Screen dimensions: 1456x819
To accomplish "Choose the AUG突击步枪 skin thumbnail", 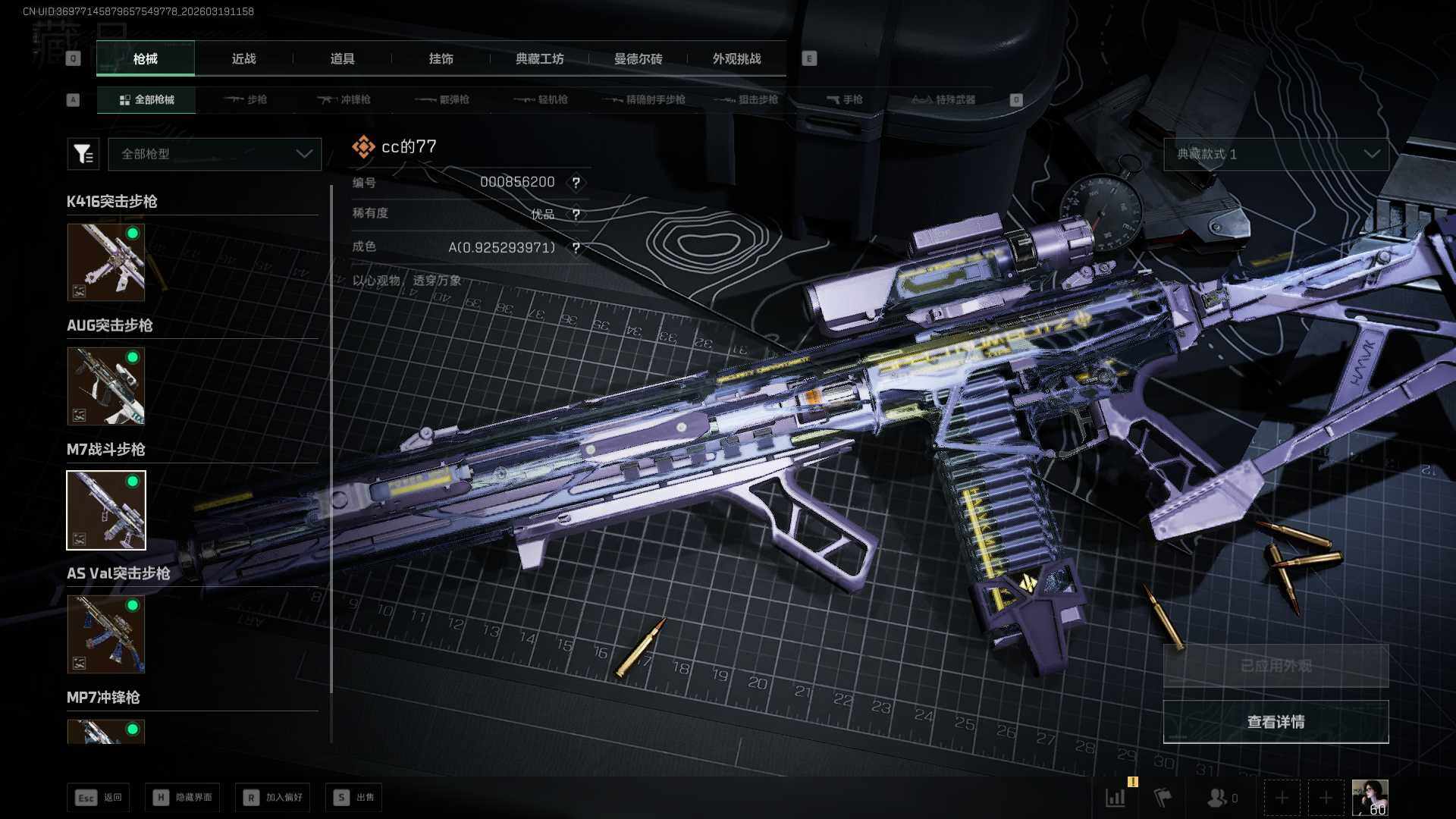I will click(x=106, y=386).
